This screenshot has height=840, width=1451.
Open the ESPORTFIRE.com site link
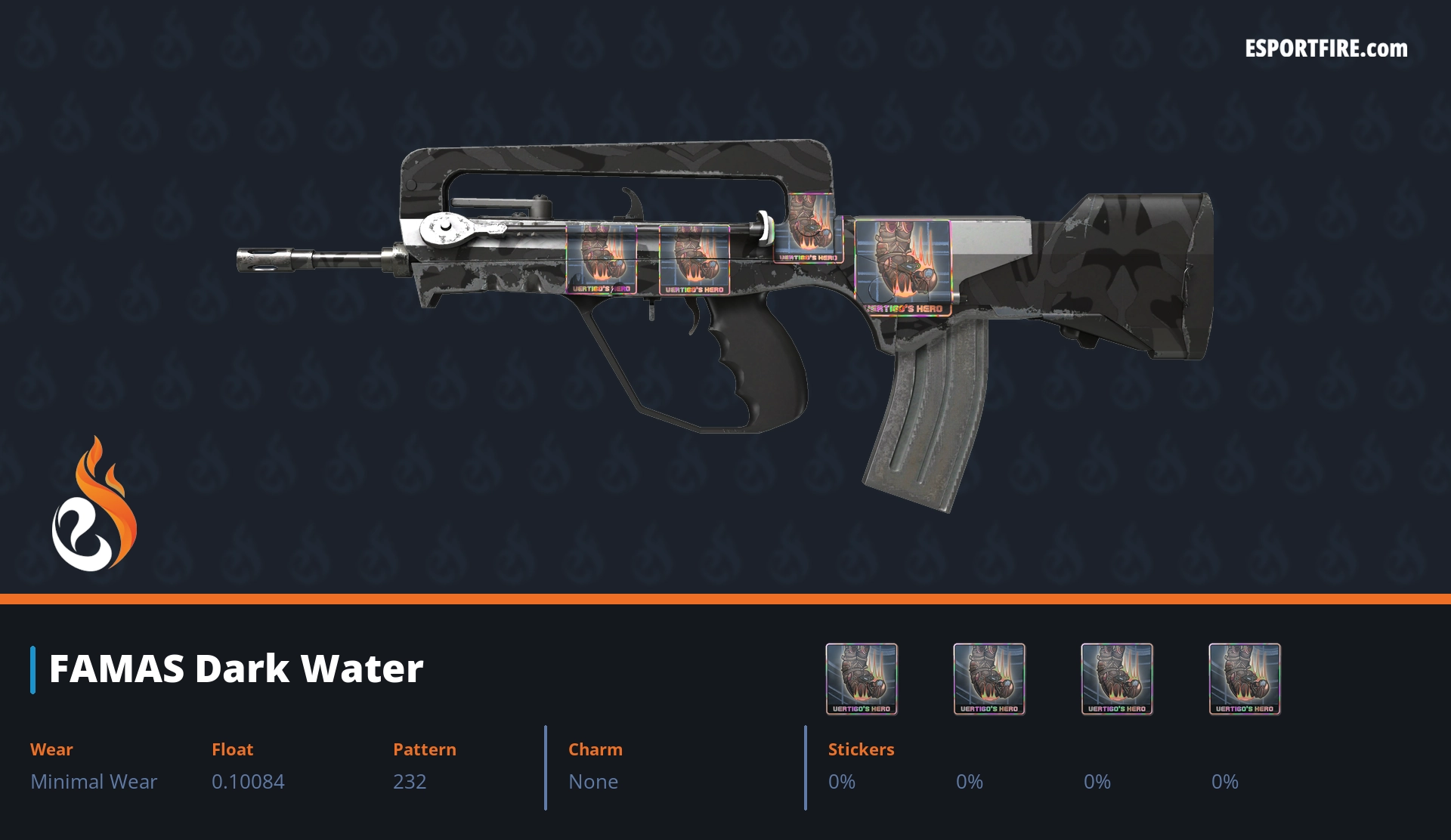point(1326,49)
